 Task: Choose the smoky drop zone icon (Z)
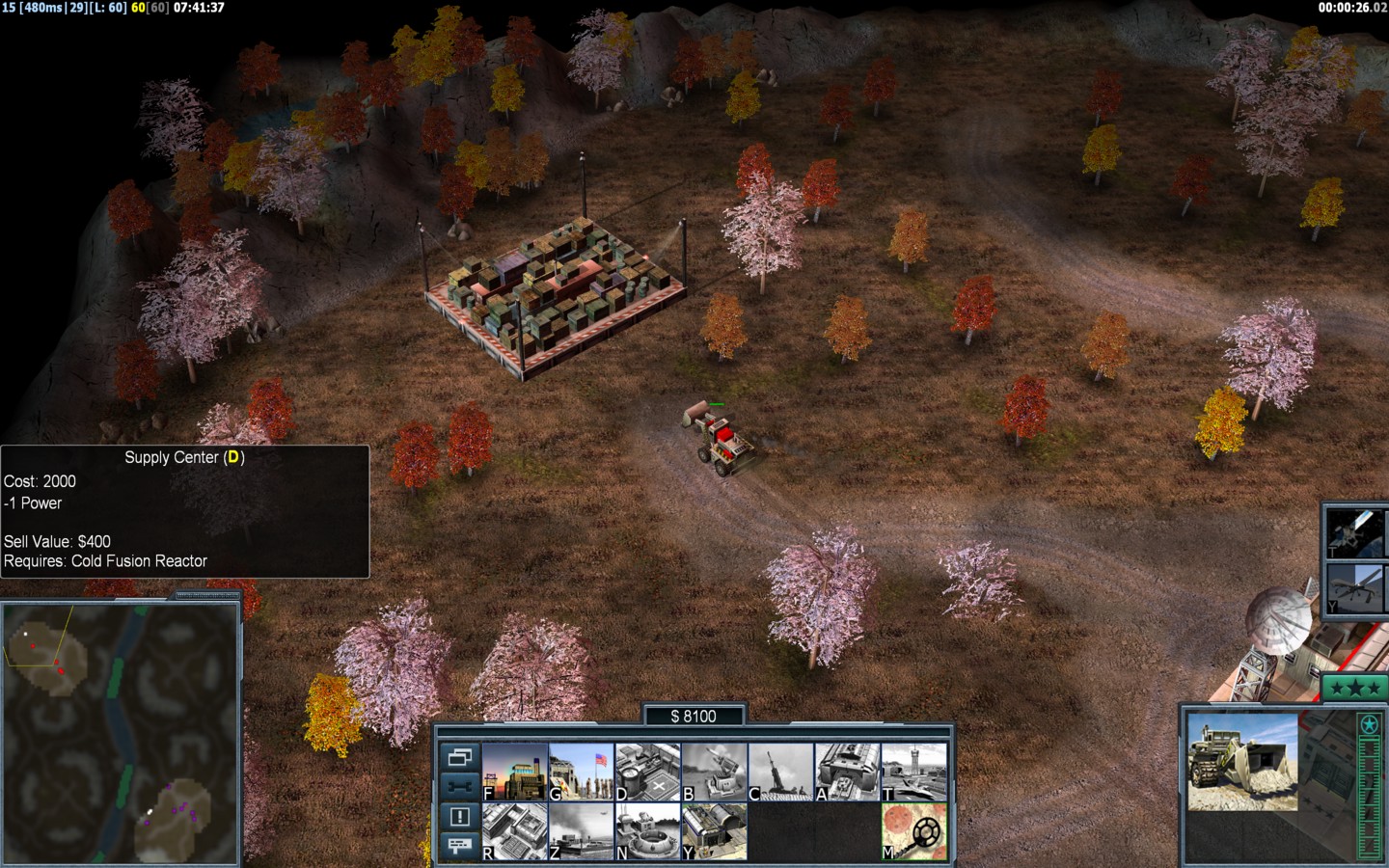582,831
